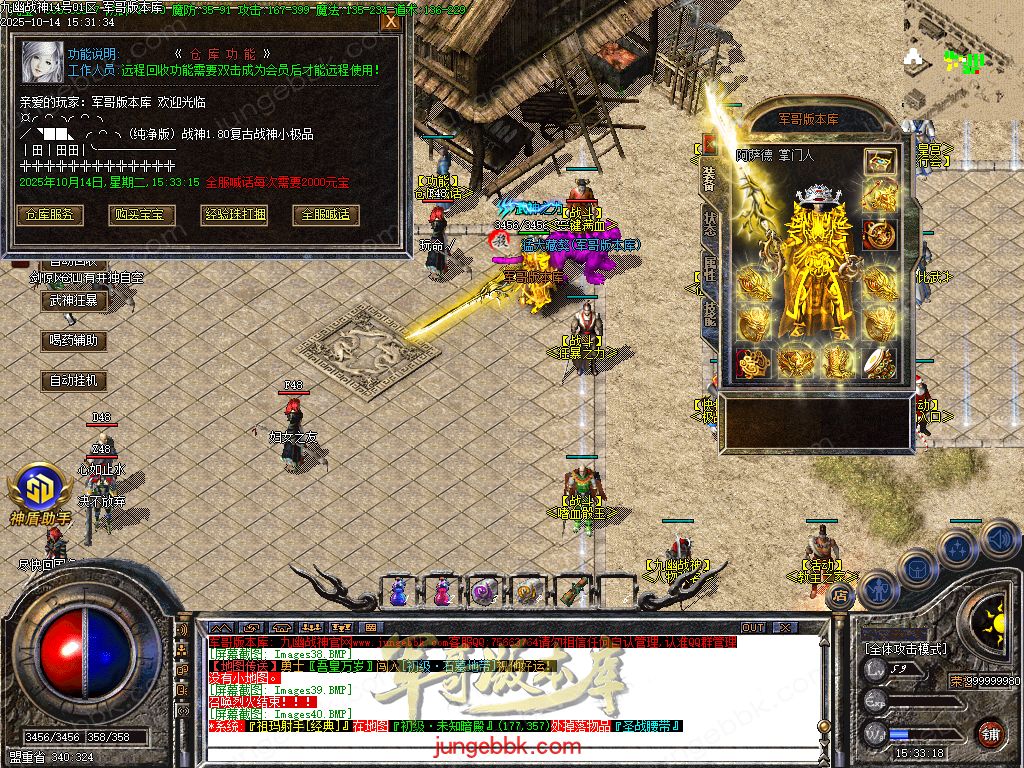Select the 装备 equipment tab
This screenshot has height=768, width=1024.
(708, 179)
